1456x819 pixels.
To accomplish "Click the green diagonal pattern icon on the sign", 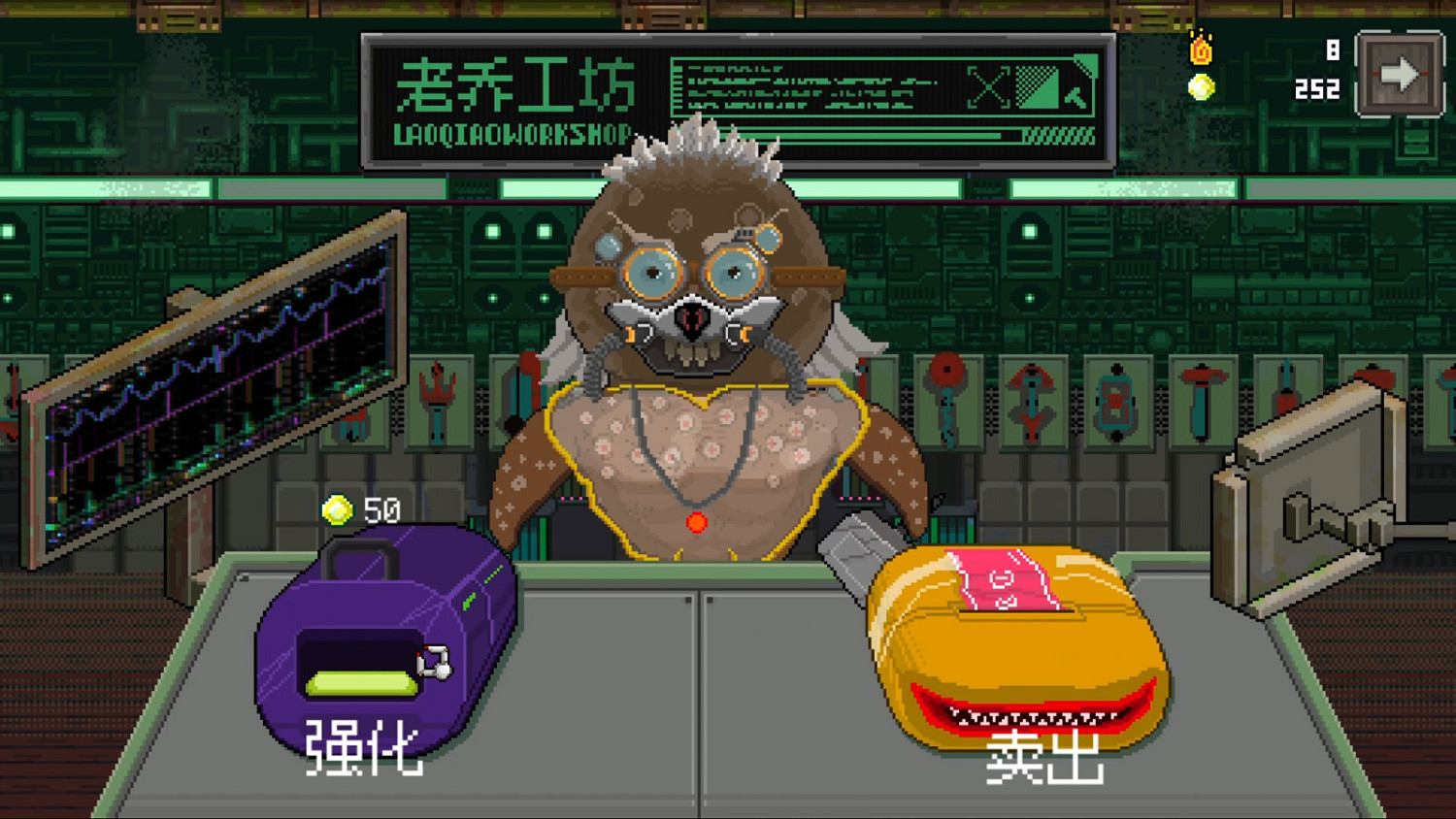I will point(1037,87).
